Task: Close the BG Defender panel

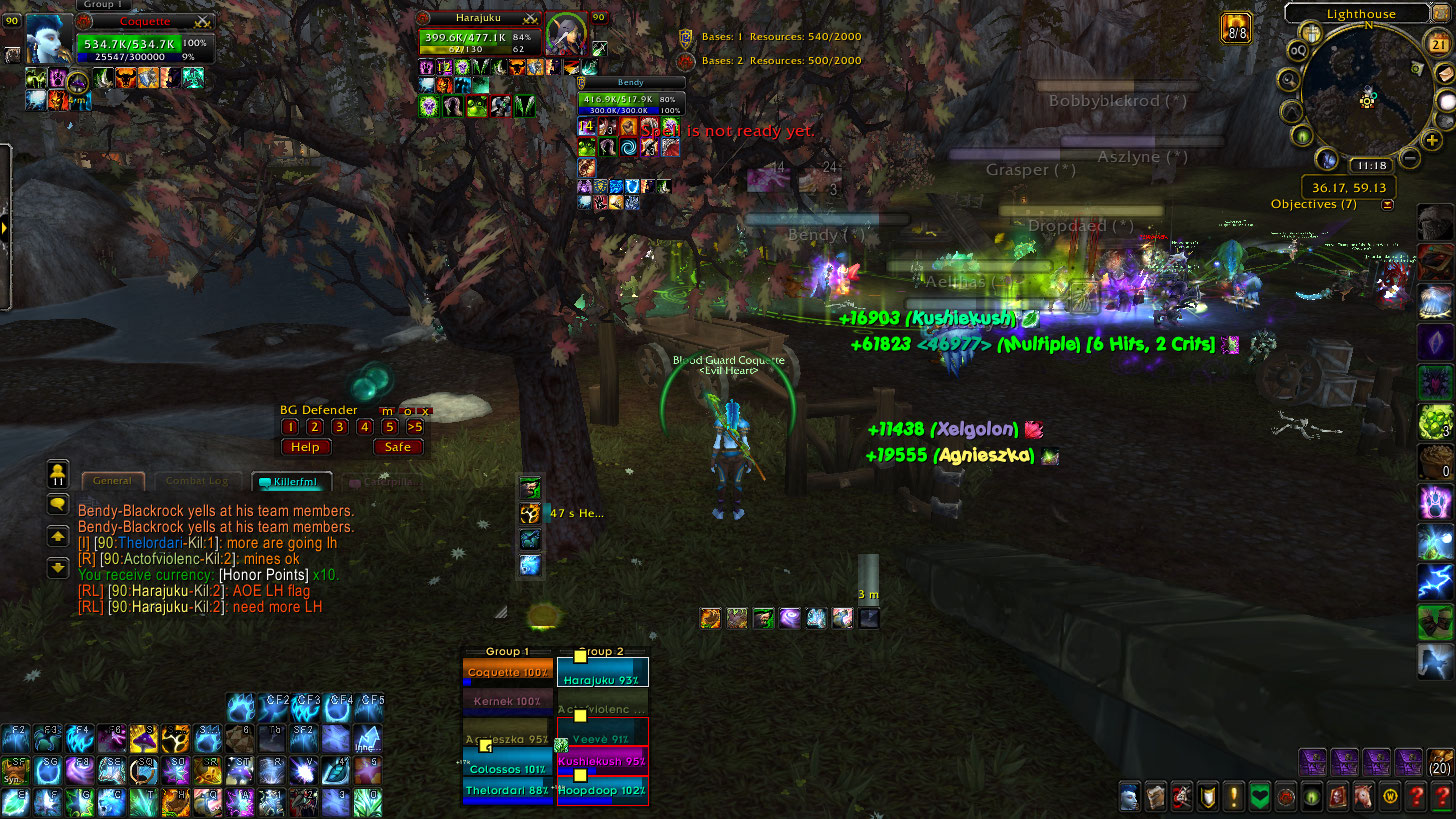Action: tap(426, 411)
